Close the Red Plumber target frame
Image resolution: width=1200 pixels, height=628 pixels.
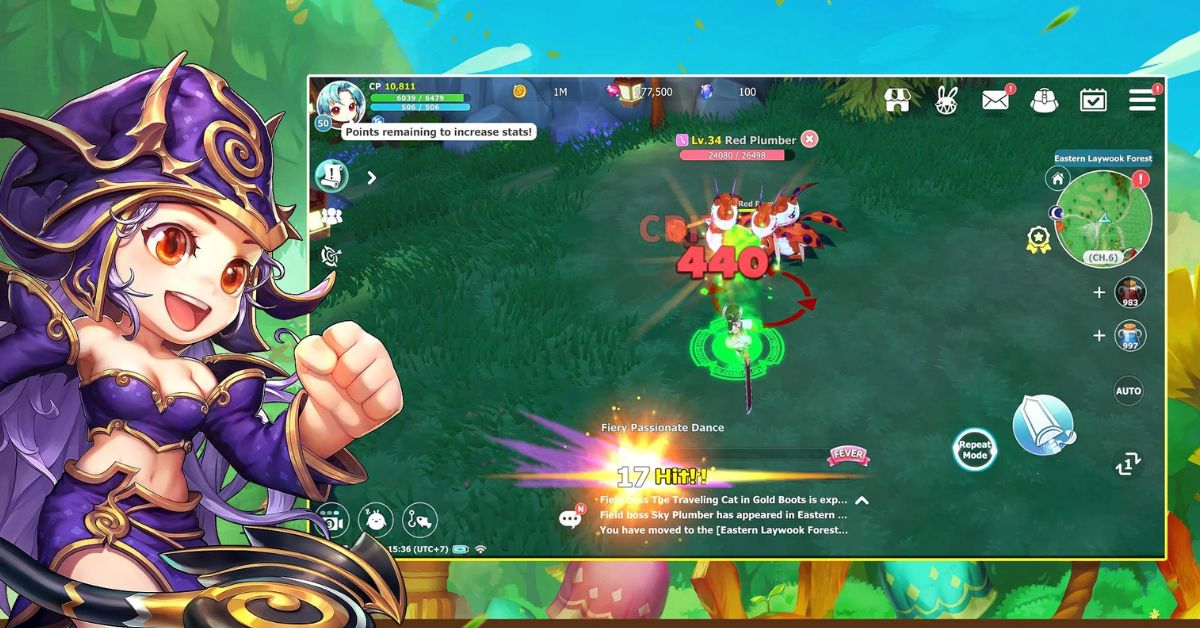pos(809,139)
